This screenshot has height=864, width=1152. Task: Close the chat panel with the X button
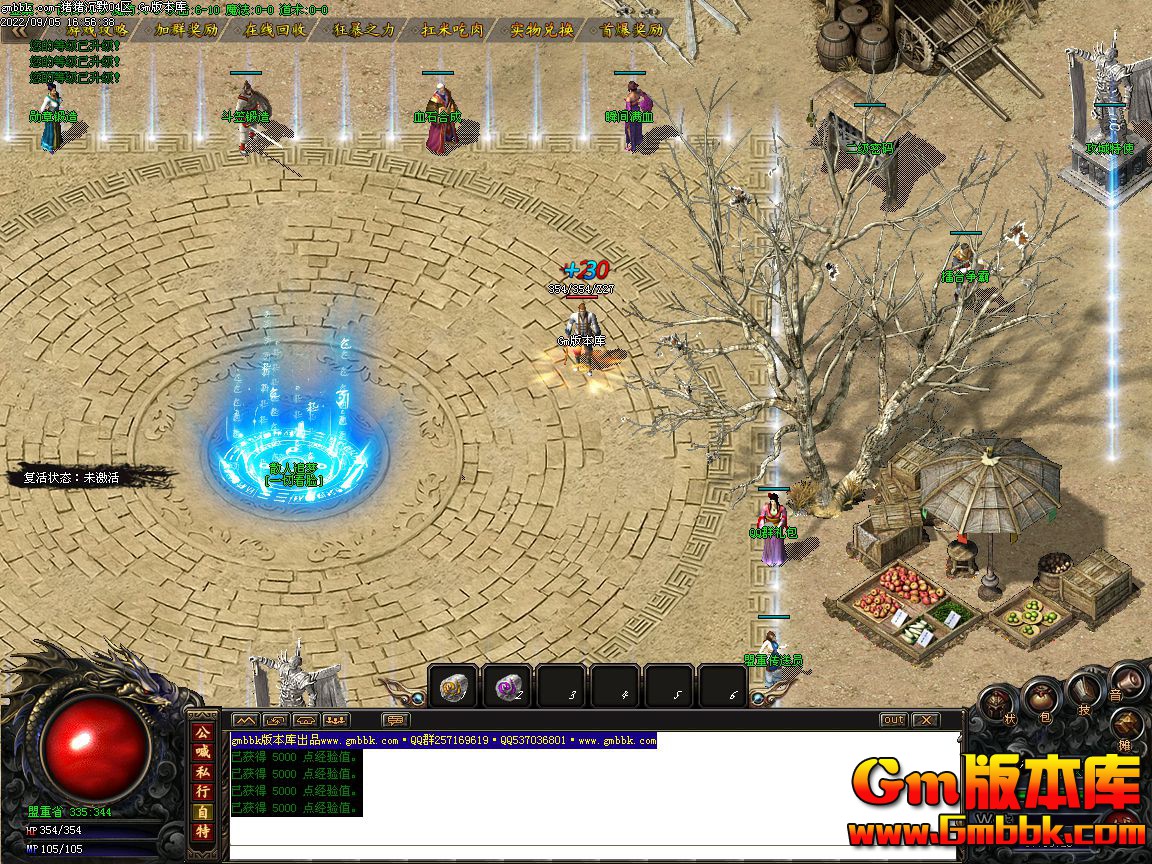tap(925, 720)
